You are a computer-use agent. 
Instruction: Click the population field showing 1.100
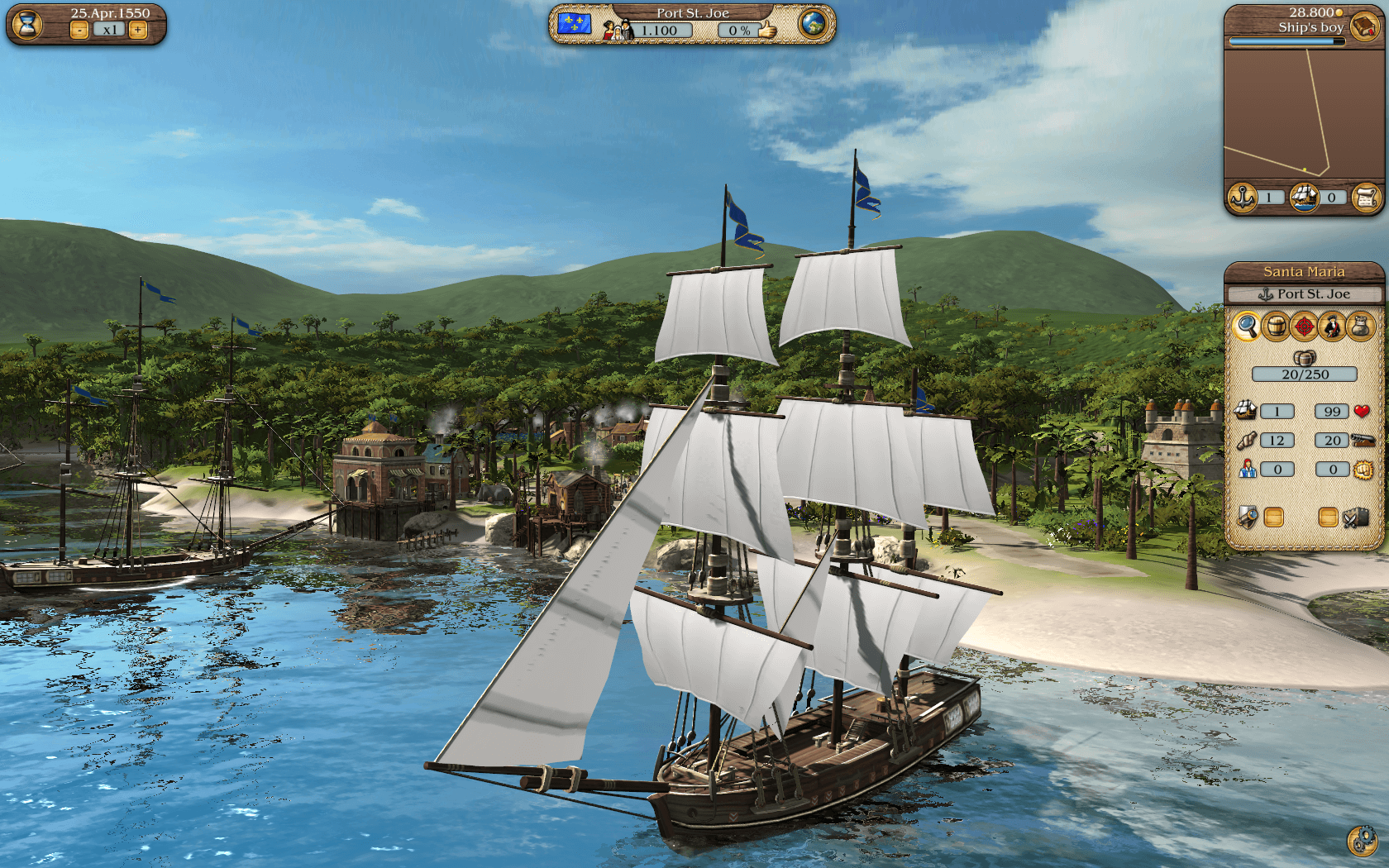661,30
